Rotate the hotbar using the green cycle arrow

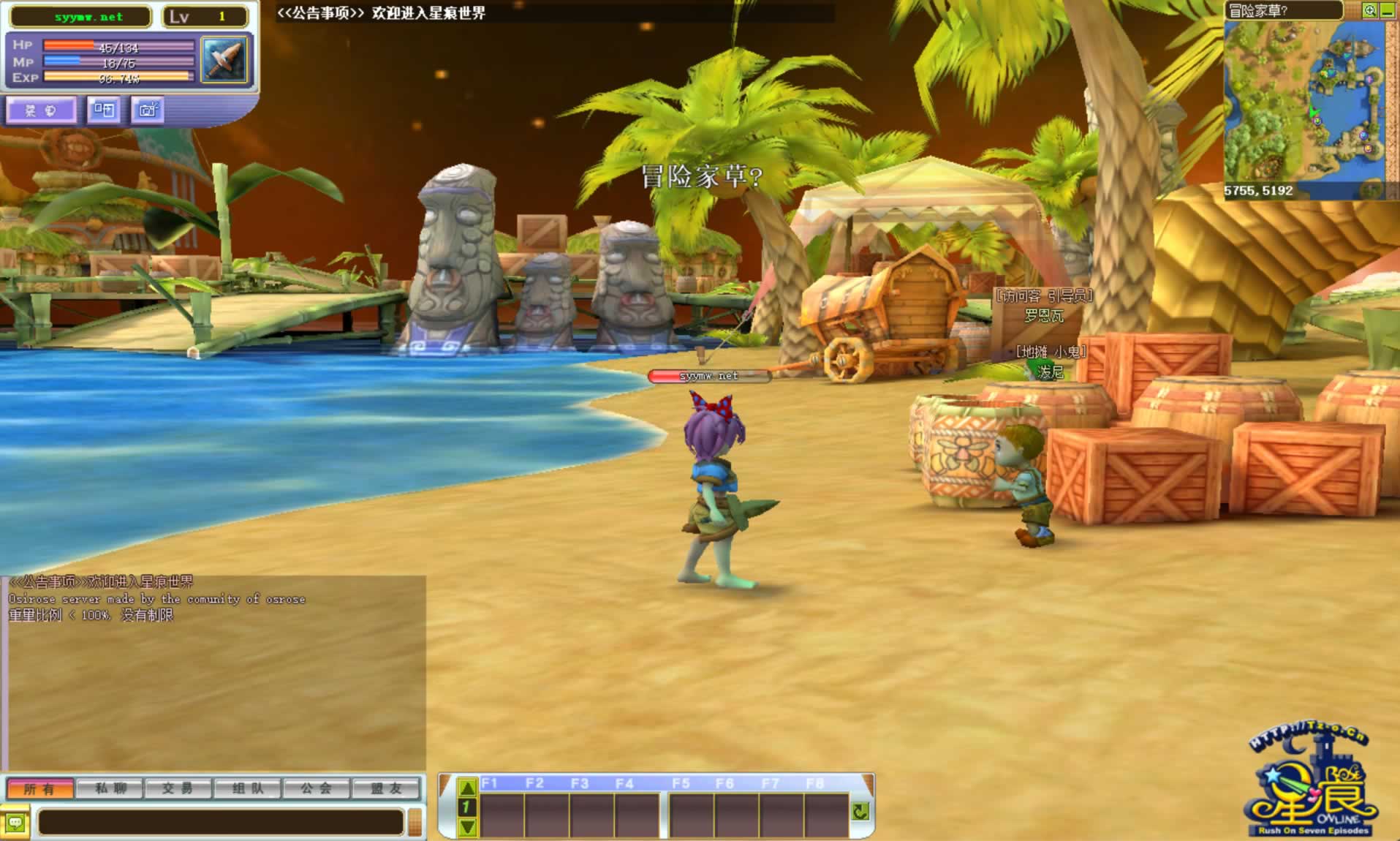tap(860, 811)
